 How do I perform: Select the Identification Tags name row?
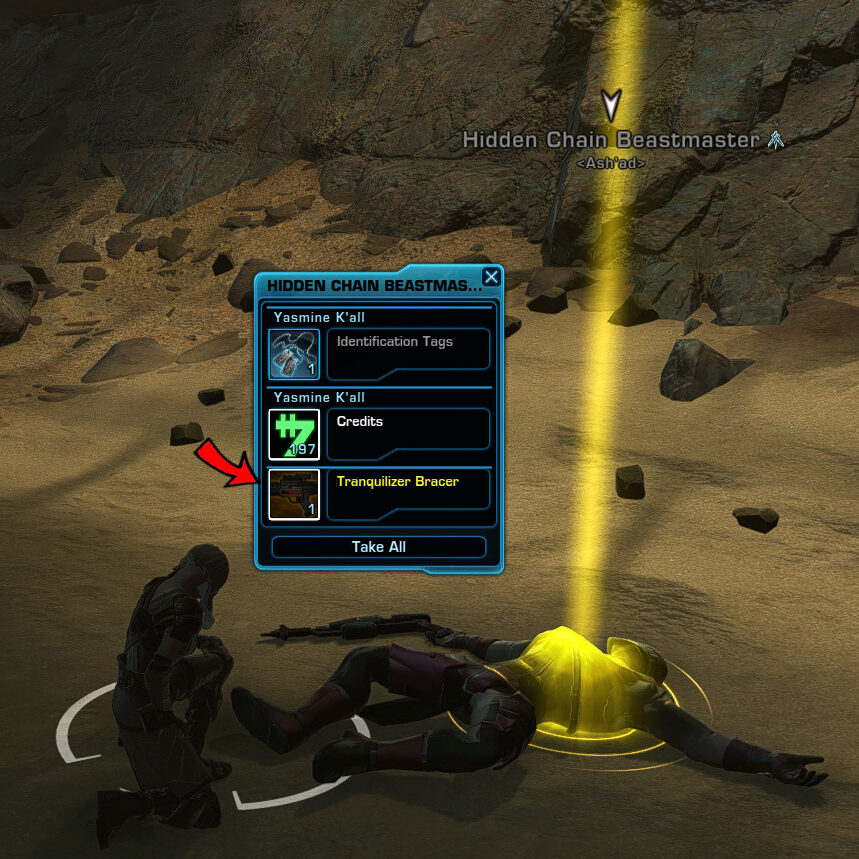(x=408, y=349)
